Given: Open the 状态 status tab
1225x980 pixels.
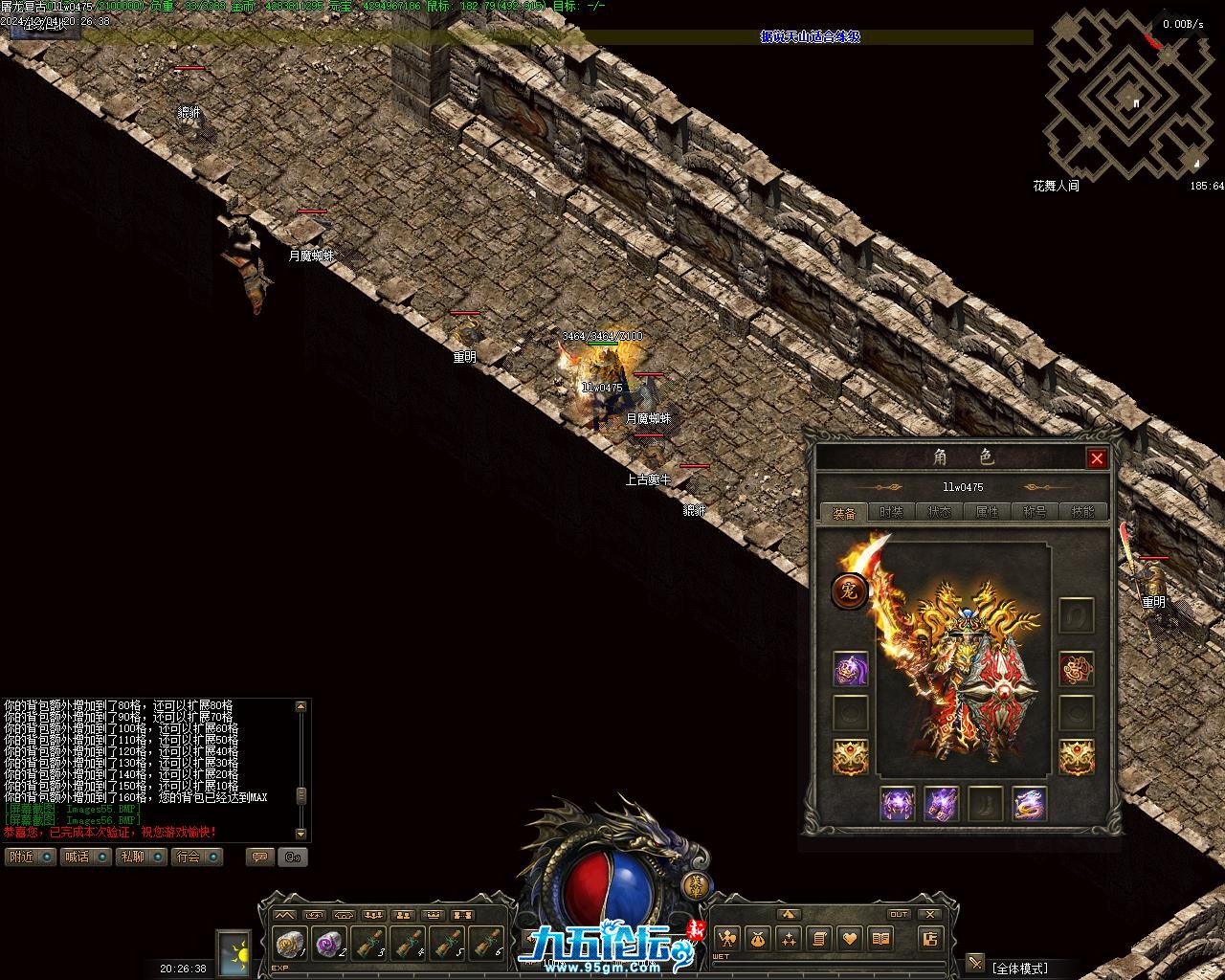Looking at the screenshot, I should pyautogui.click(x=940, y=512).
